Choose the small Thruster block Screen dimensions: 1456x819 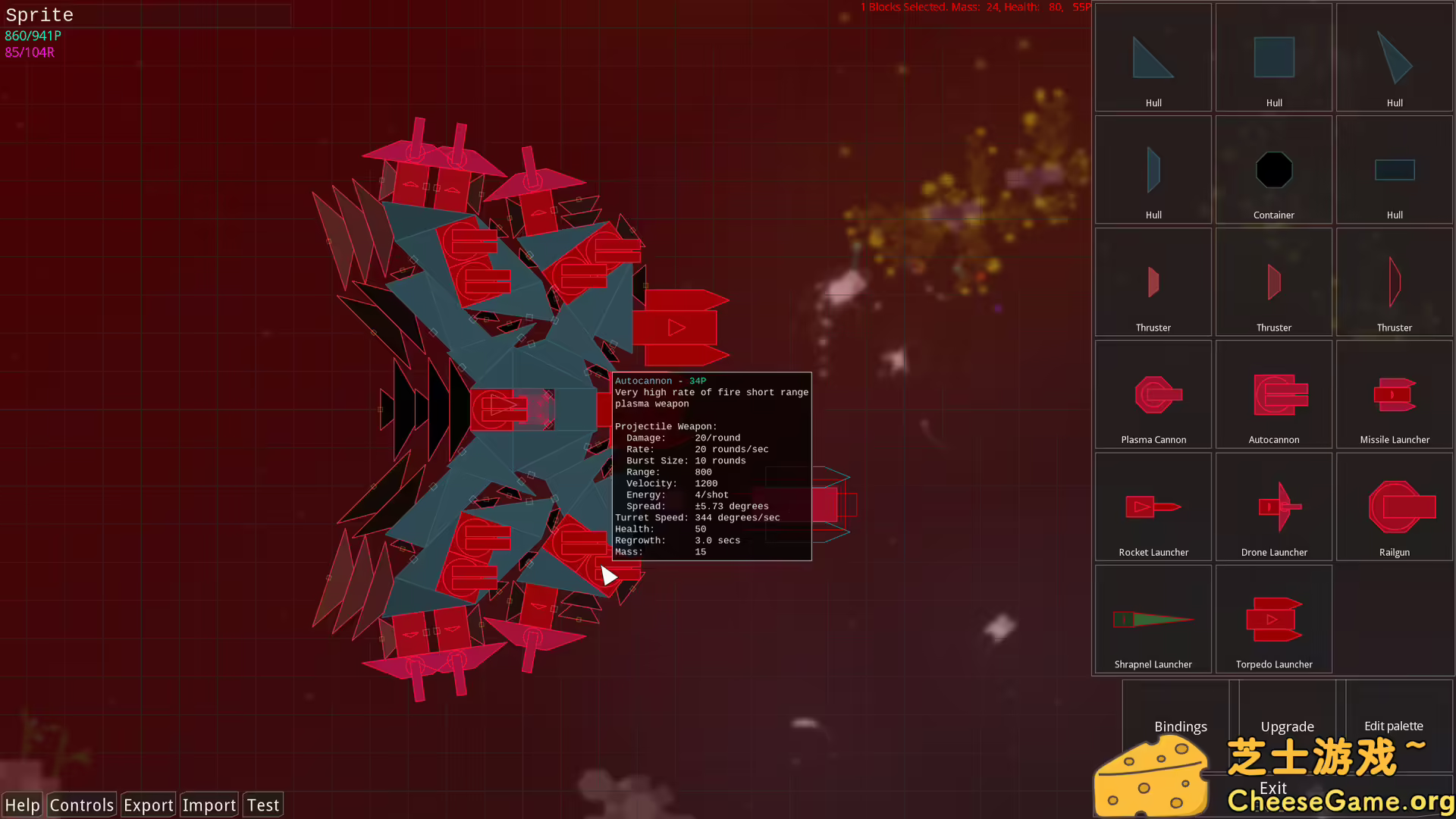coord(1153,281)
